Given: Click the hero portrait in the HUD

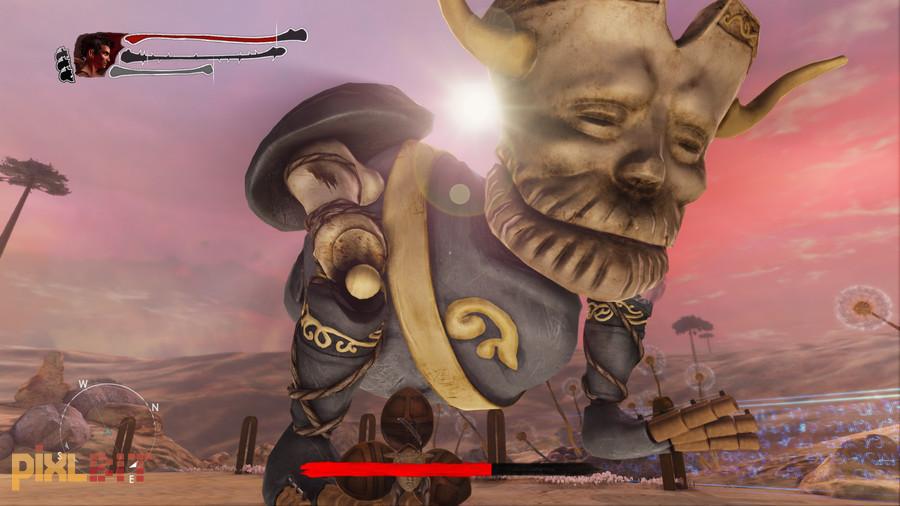Looking at the screenshot, I should (x=93, y=55).
